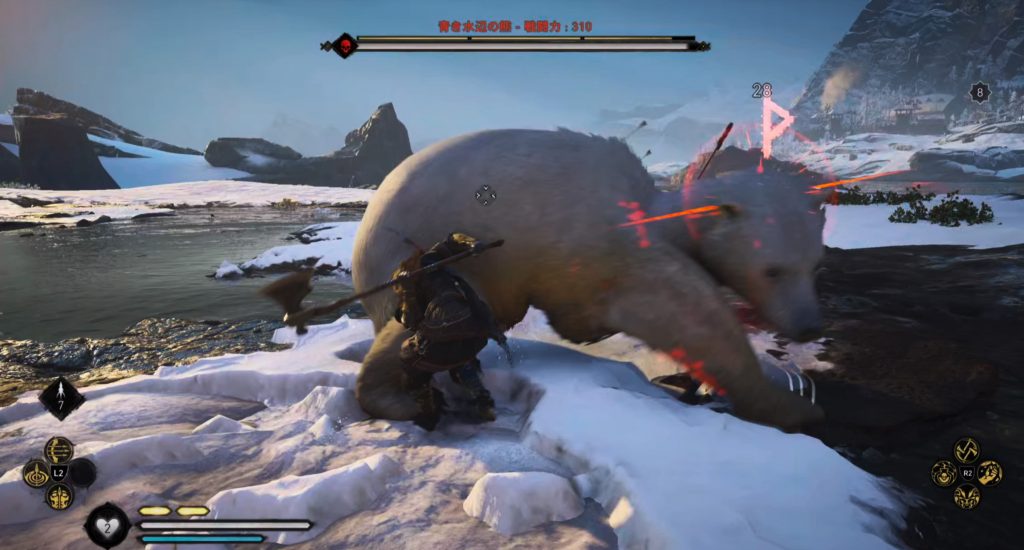This screenshot has height=550, width=1024.
Task: Select the arrow quiver counter icon
Action: 61,399
